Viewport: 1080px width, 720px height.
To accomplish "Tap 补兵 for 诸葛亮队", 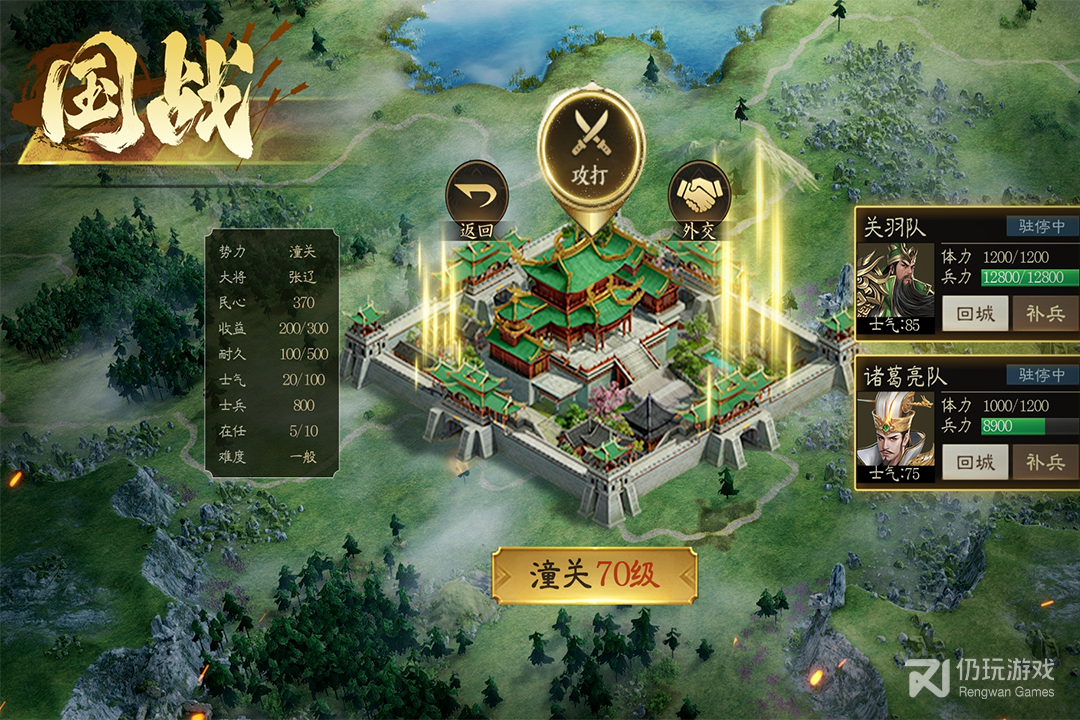I will pyautogui.click(x=1045, y=462).
